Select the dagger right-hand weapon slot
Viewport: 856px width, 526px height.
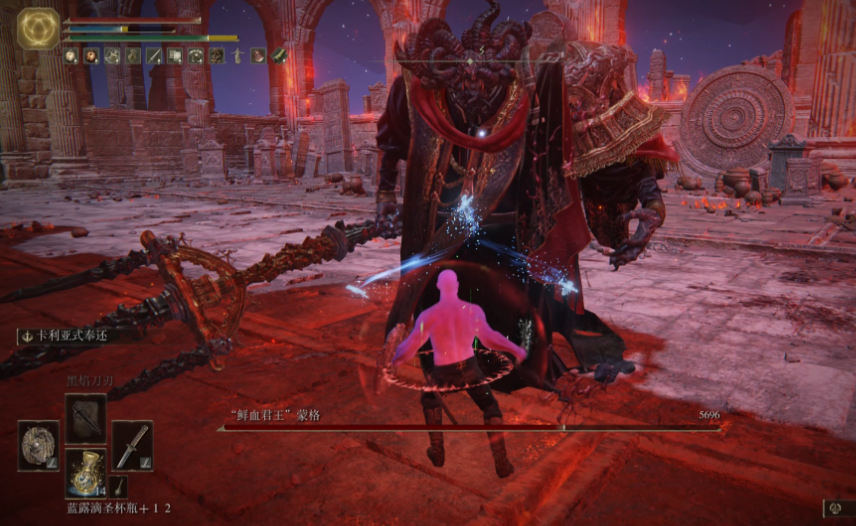[132, 444]
